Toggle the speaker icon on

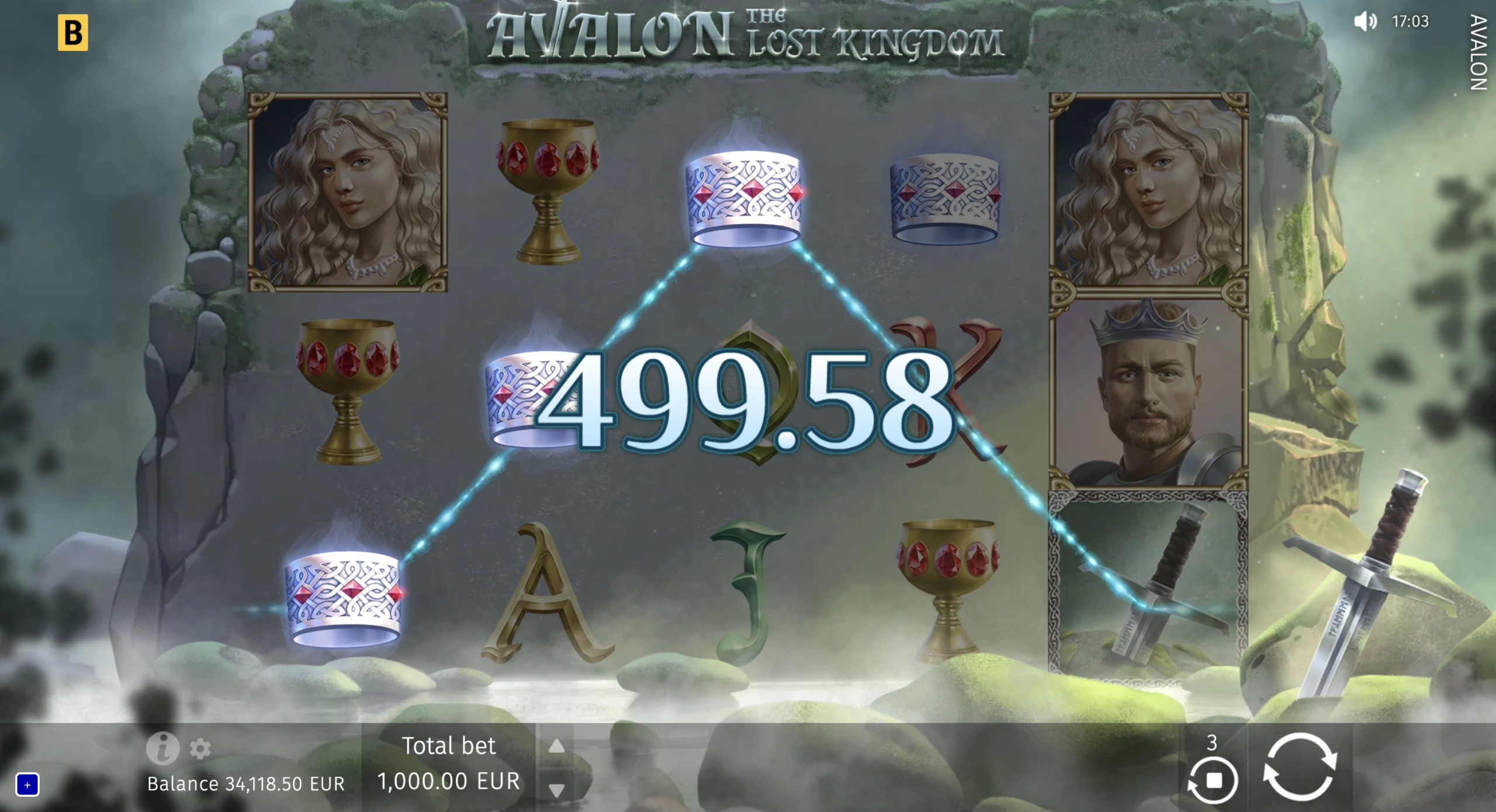1366,22
